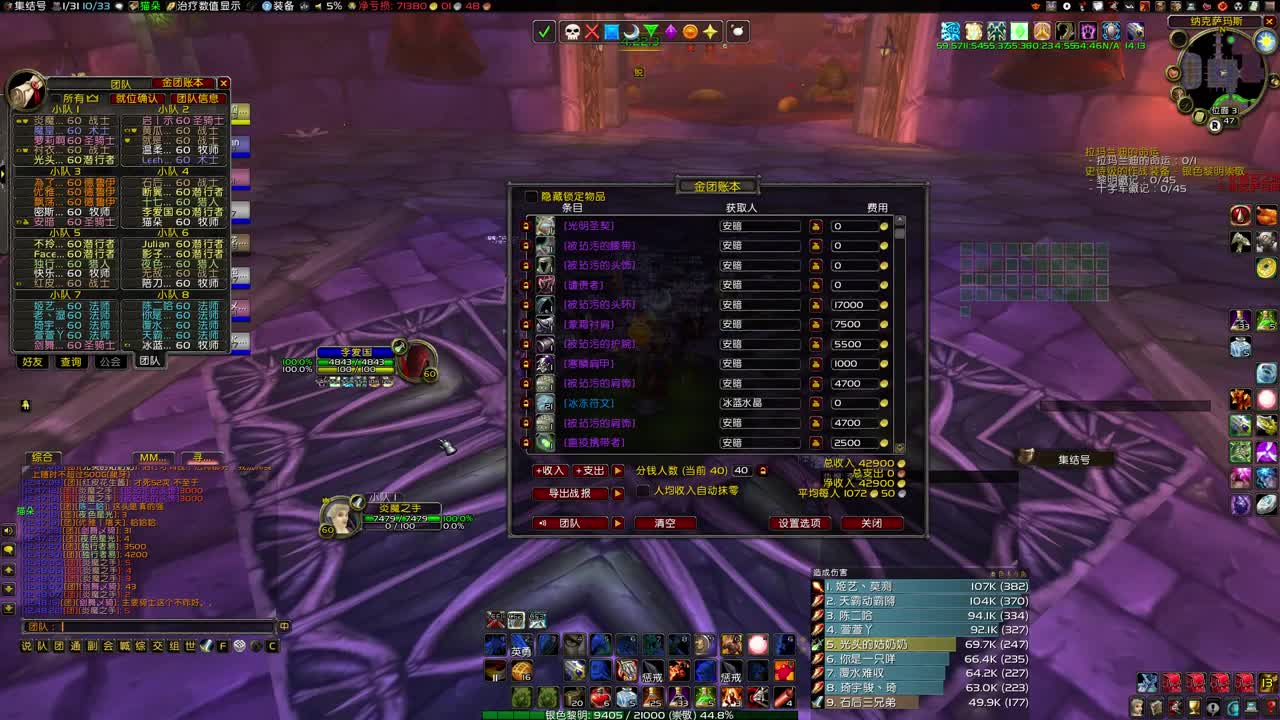
Task: Expand the red arrow next to 支出
Action: tap(616, 470)
